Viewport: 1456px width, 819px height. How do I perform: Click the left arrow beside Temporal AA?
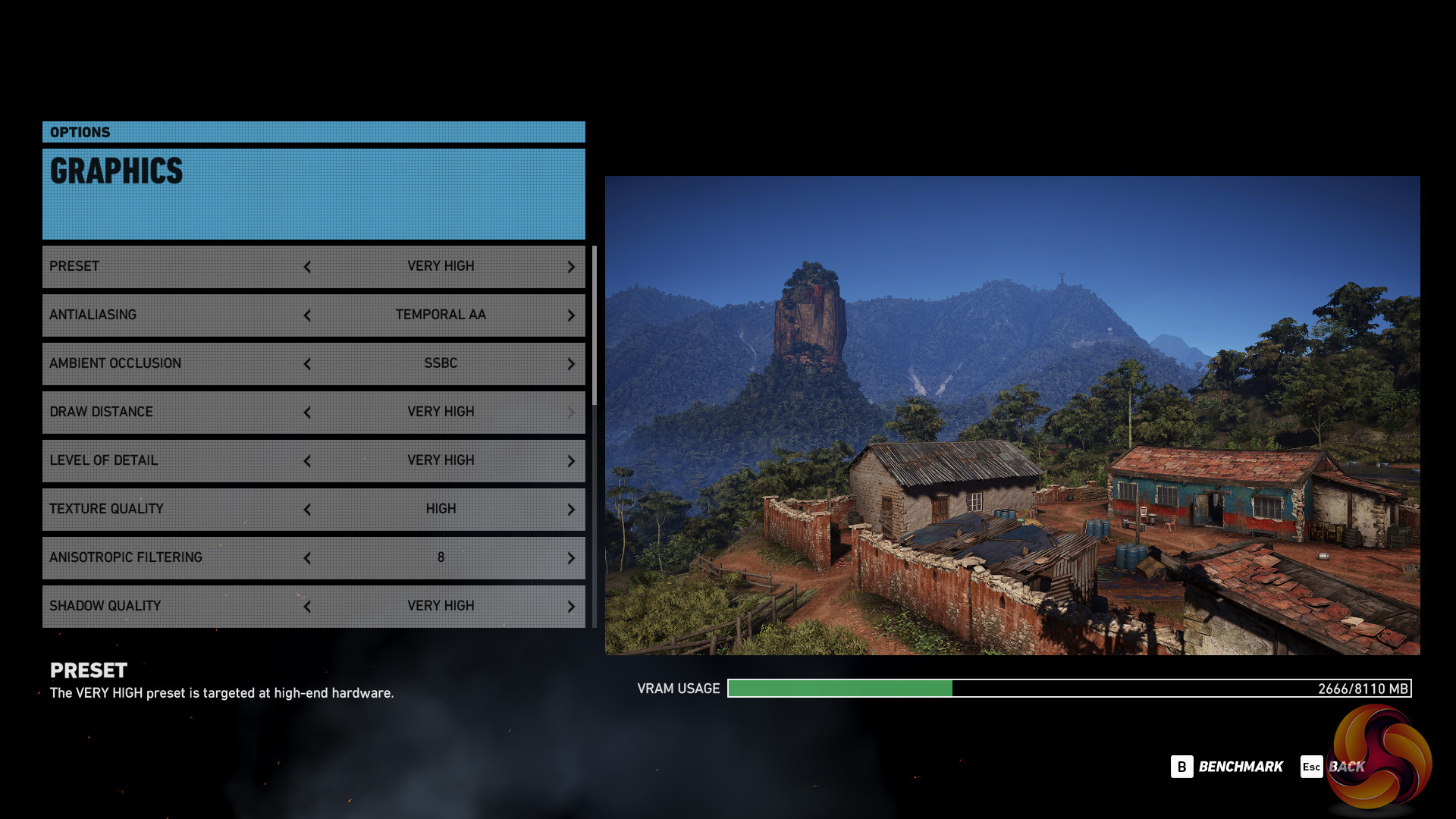tap(307, 315)
